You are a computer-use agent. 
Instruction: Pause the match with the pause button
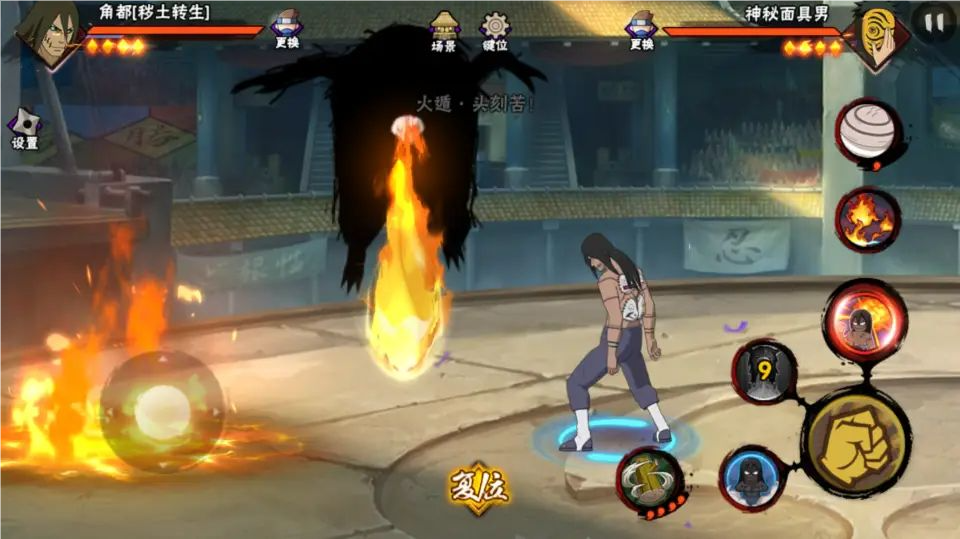934,22
